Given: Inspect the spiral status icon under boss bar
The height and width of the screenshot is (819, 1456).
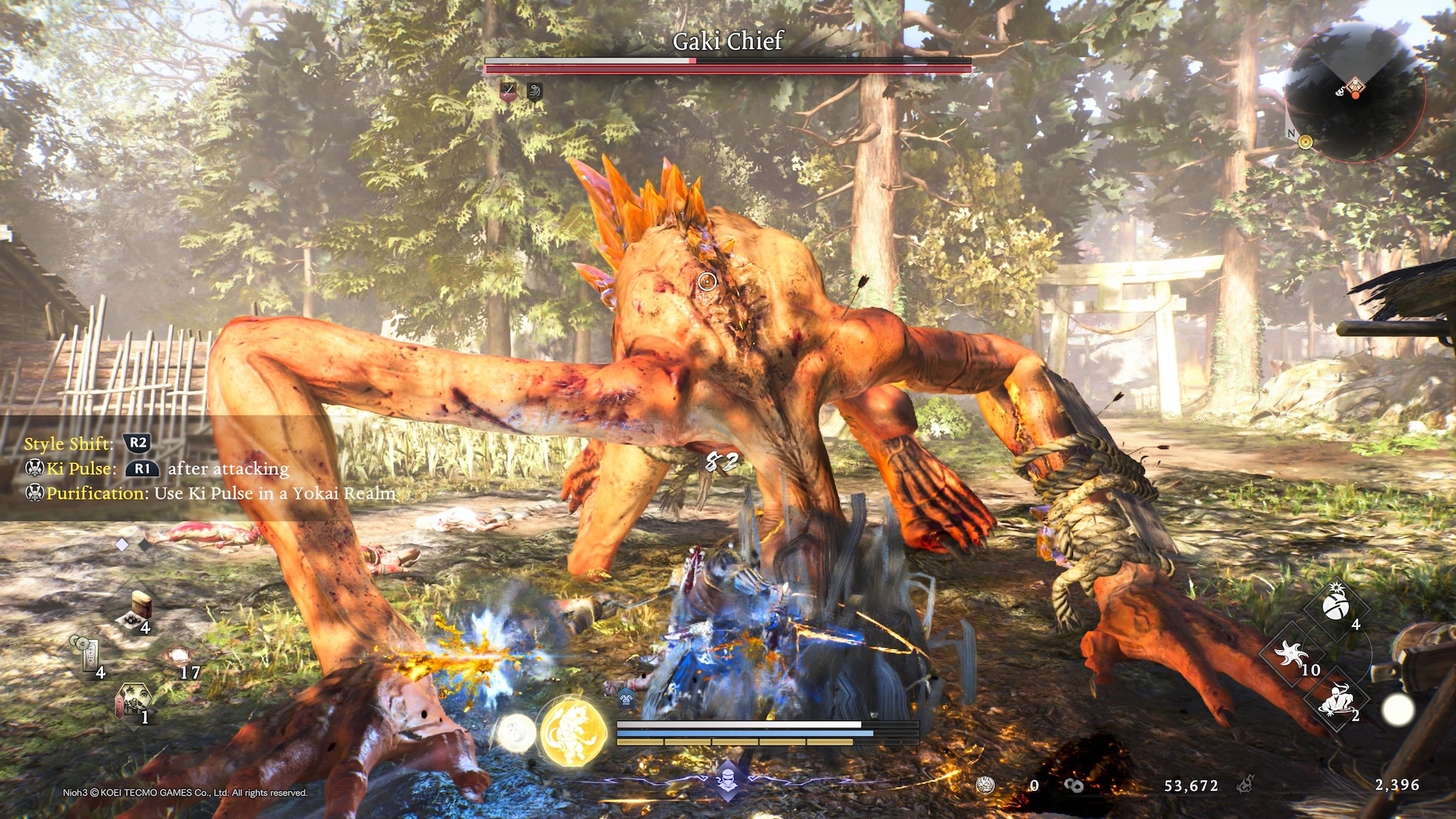Looking at the screenshot, I should coord(535,92).
